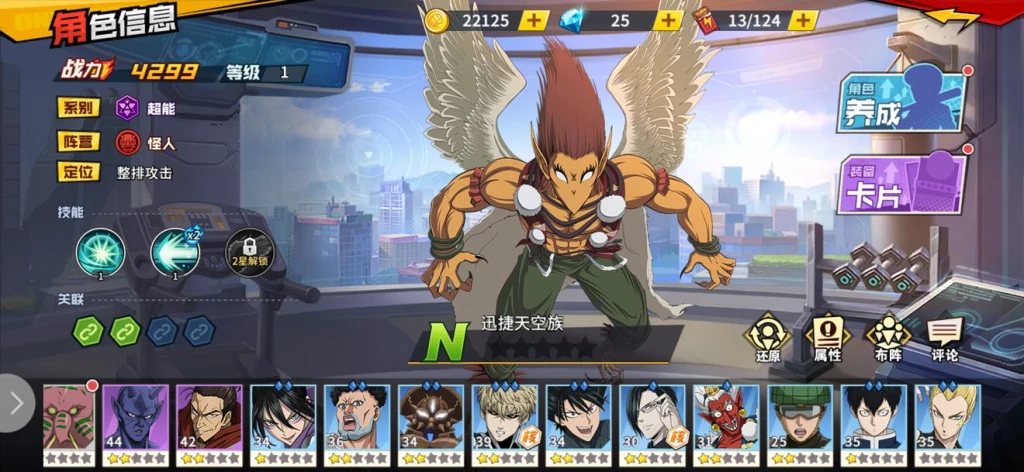
Task: View the first green burst skill
Action: click(101, 252)
